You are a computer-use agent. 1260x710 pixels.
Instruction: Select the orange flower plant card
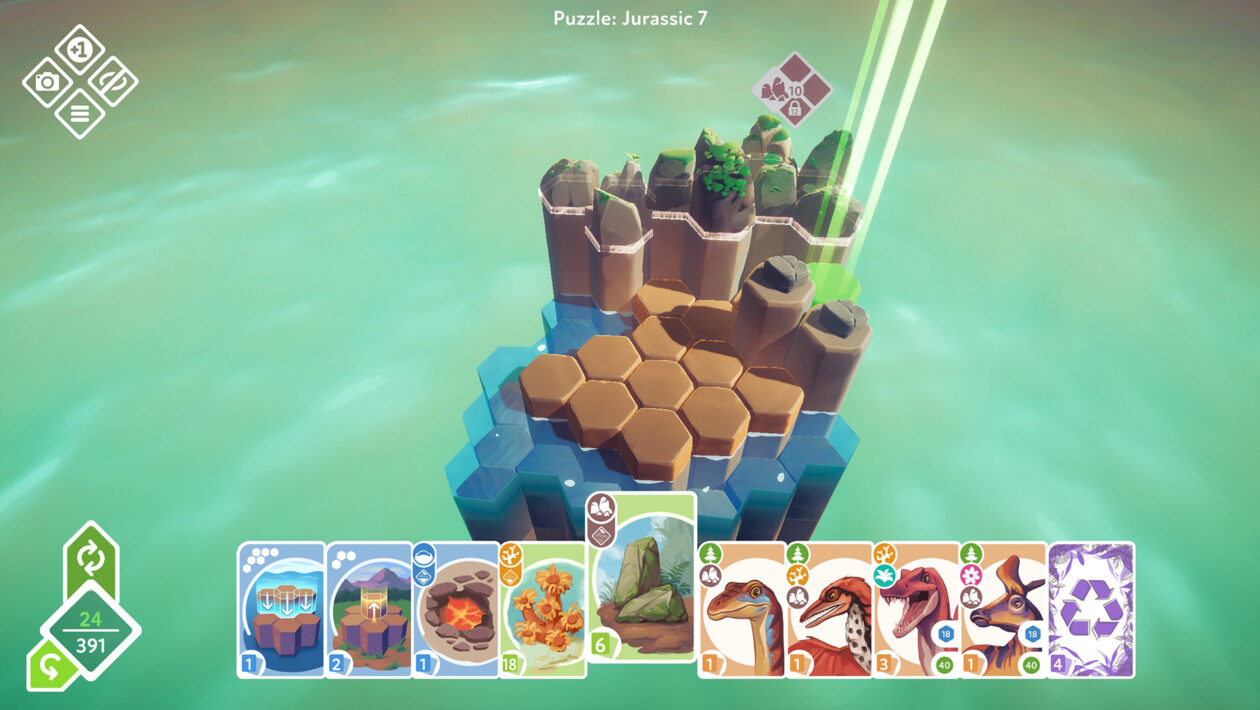[x=543, y=610]
